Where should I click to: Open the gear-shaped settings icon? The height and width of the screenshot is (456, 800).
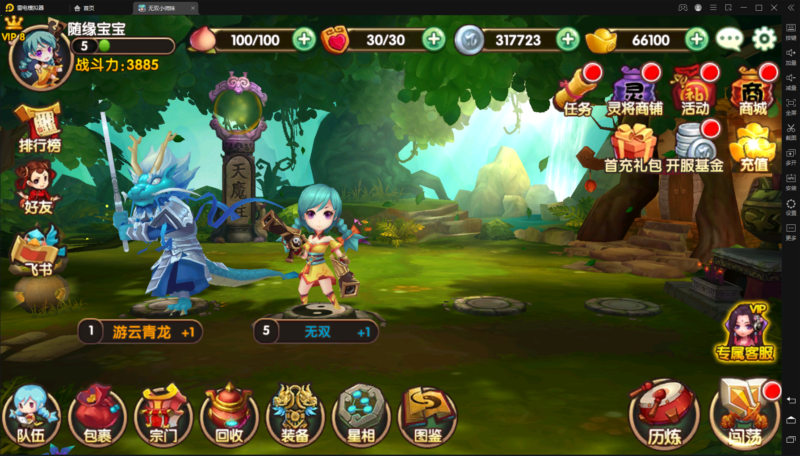(x=764, y=39)
